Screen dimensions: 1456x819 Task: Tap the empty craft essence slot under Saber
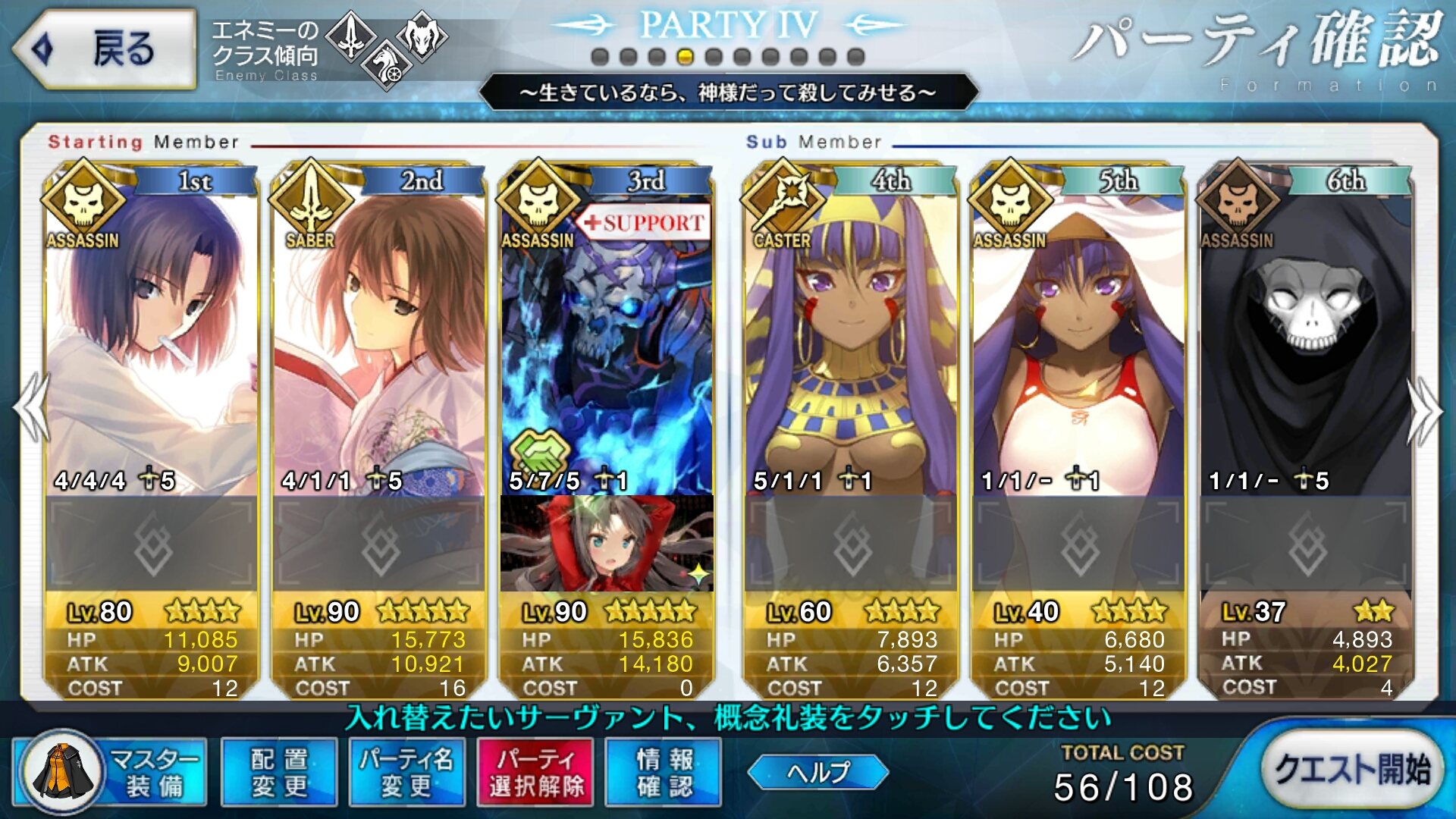pos(378,543)
